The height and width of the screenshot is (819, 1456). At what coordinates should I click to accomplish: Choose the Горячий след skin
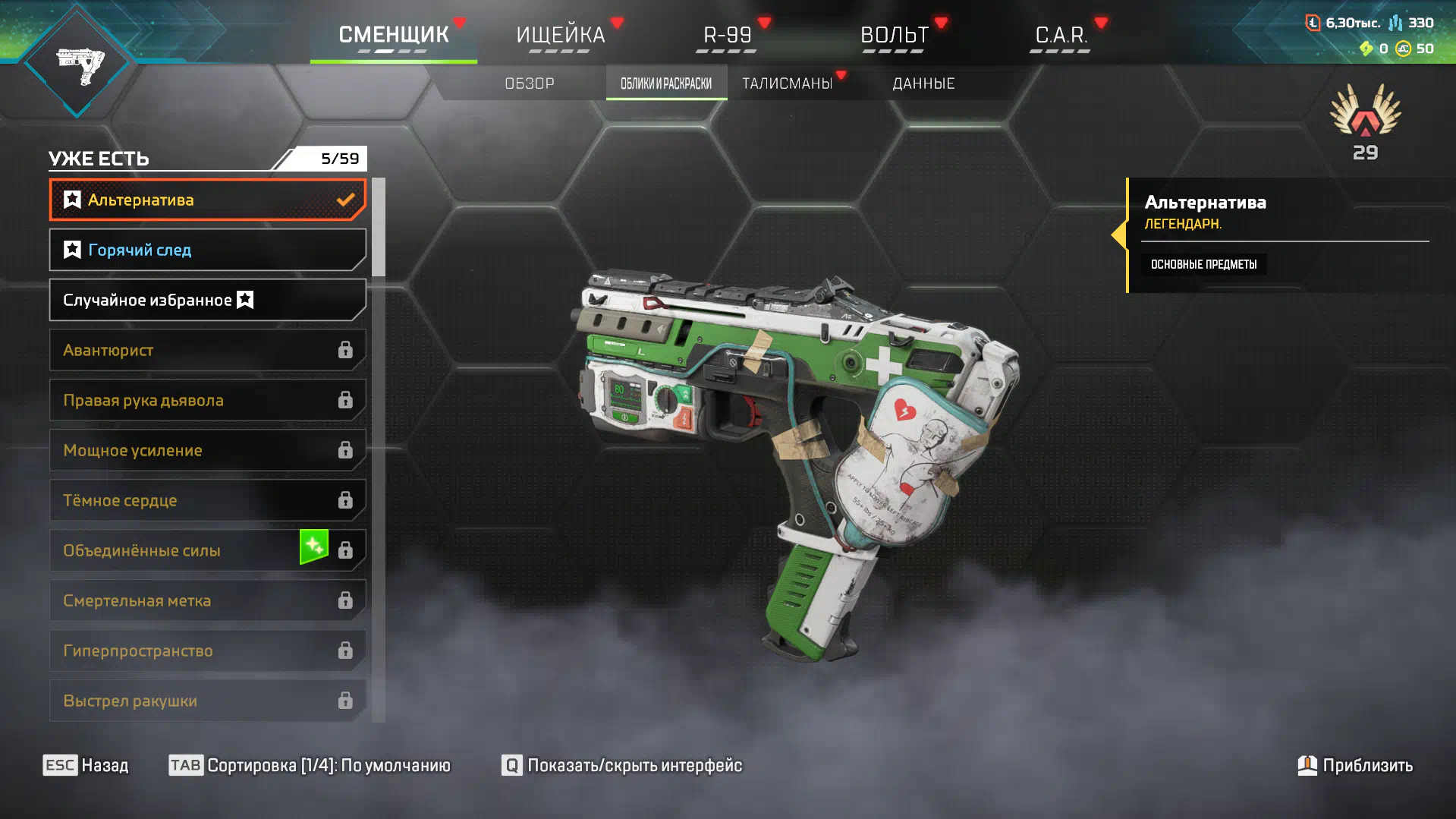(207, 250)
